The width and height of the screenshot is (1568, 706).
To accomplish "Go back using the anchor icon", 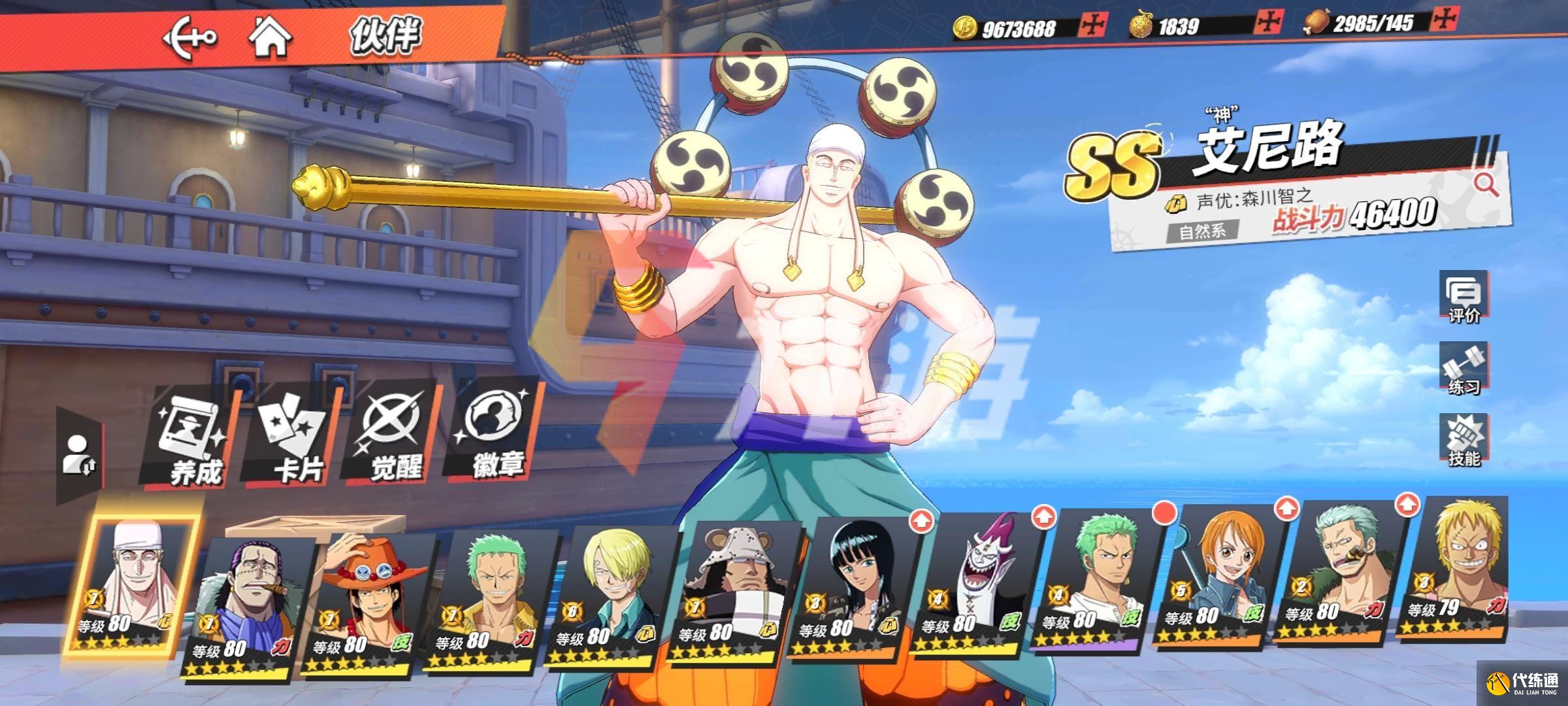I will pos(189,37).
